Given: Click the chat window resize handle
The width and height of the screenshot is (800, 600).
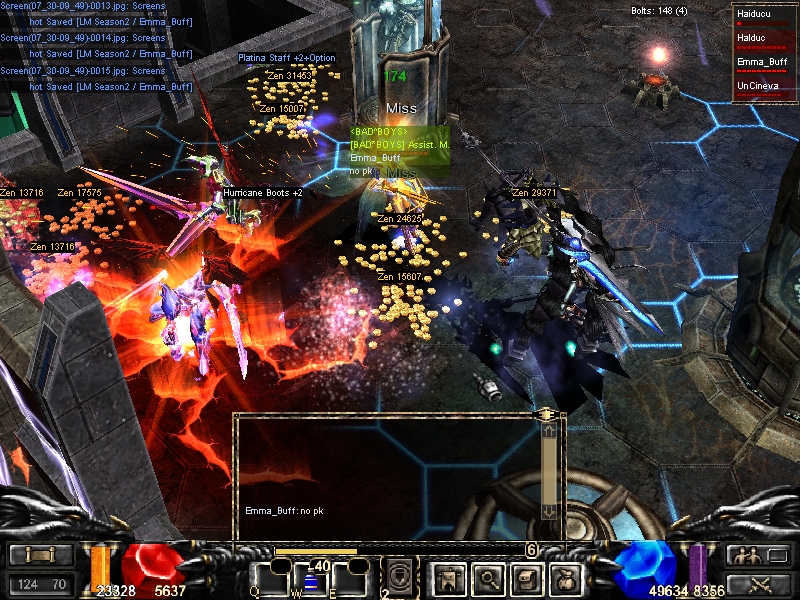Looking at the screenshot, I should (x=546, y=413).
